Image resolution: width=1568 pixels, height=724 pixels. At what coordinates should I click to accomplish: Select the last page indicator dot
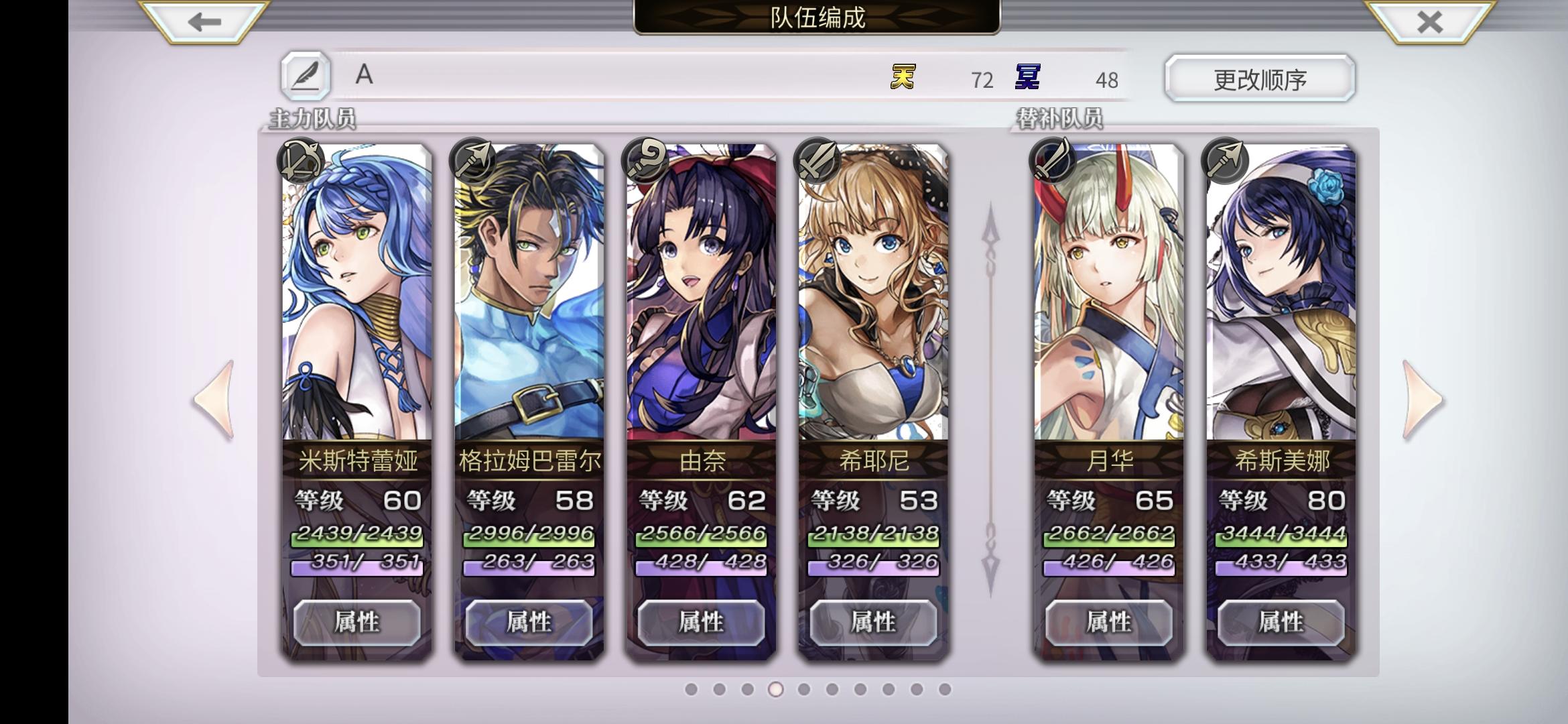tap(944, 688)
